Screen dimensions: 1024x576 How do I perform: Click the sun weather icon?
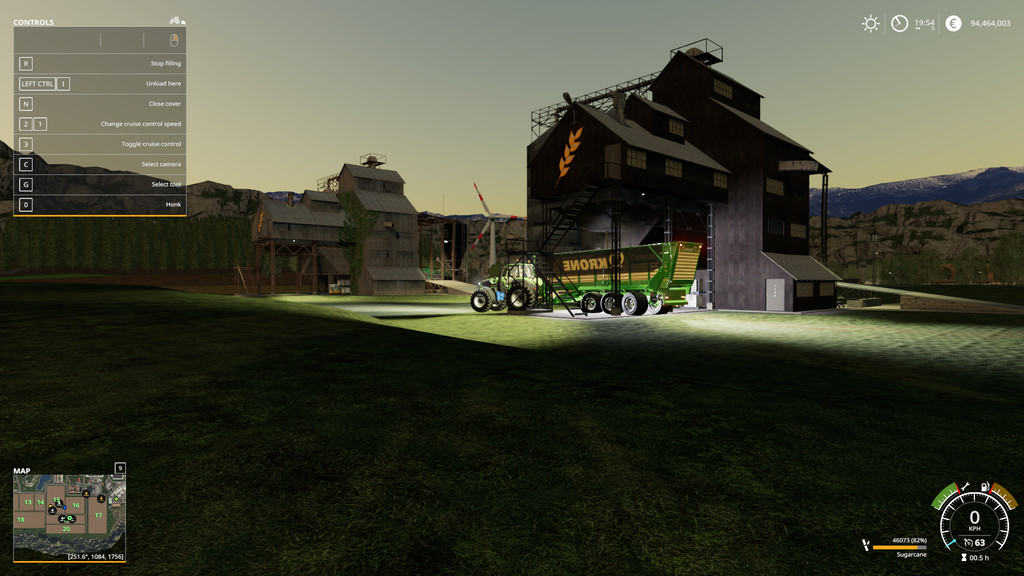871,23
